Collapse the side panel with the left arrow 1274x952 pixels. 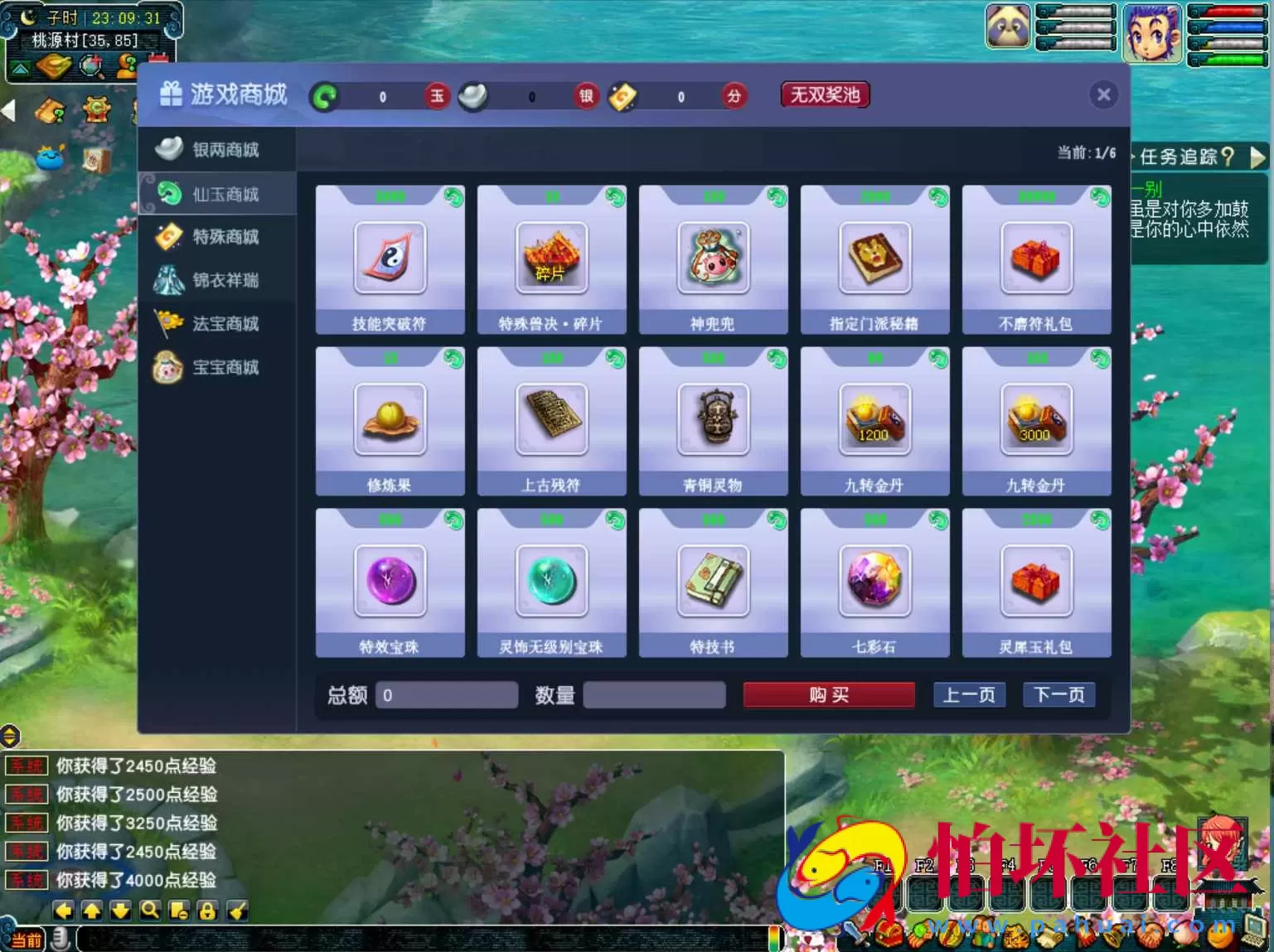[x=8, y=112]
